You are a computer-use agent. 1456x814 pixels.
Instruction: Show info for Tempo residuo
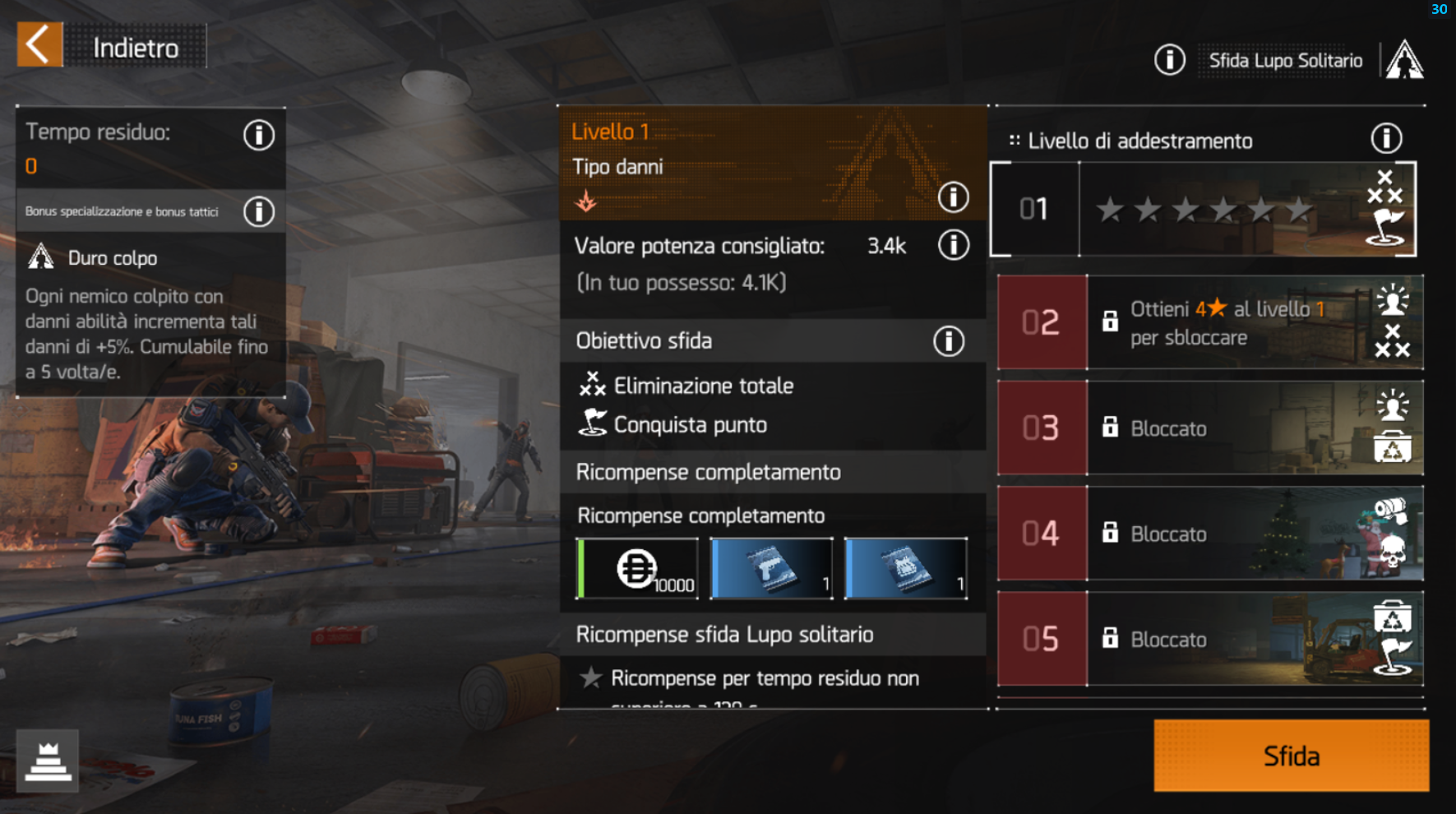click(258, 135)
